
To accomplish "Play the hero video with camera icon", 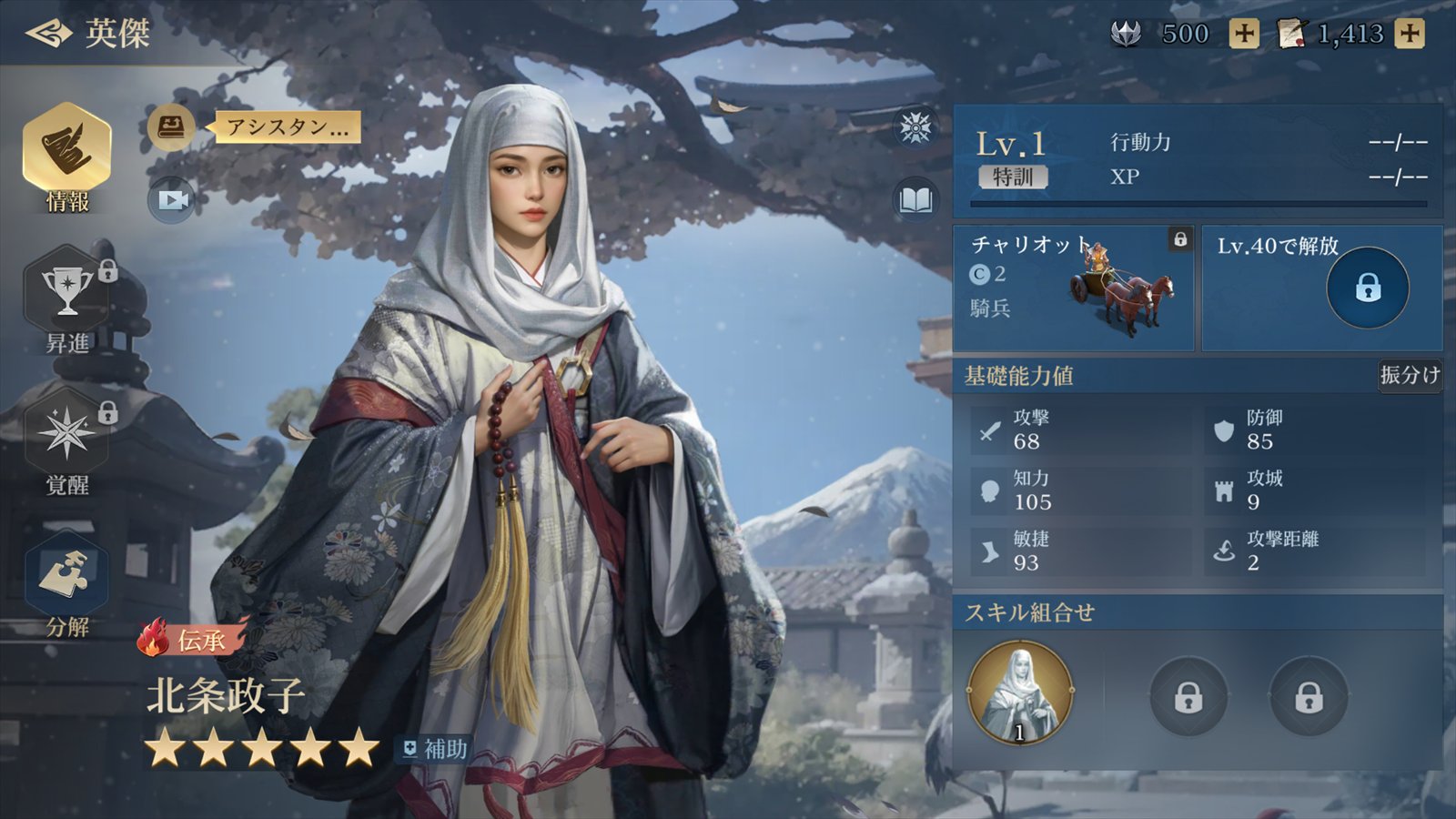I will click(x=171, y=199).
